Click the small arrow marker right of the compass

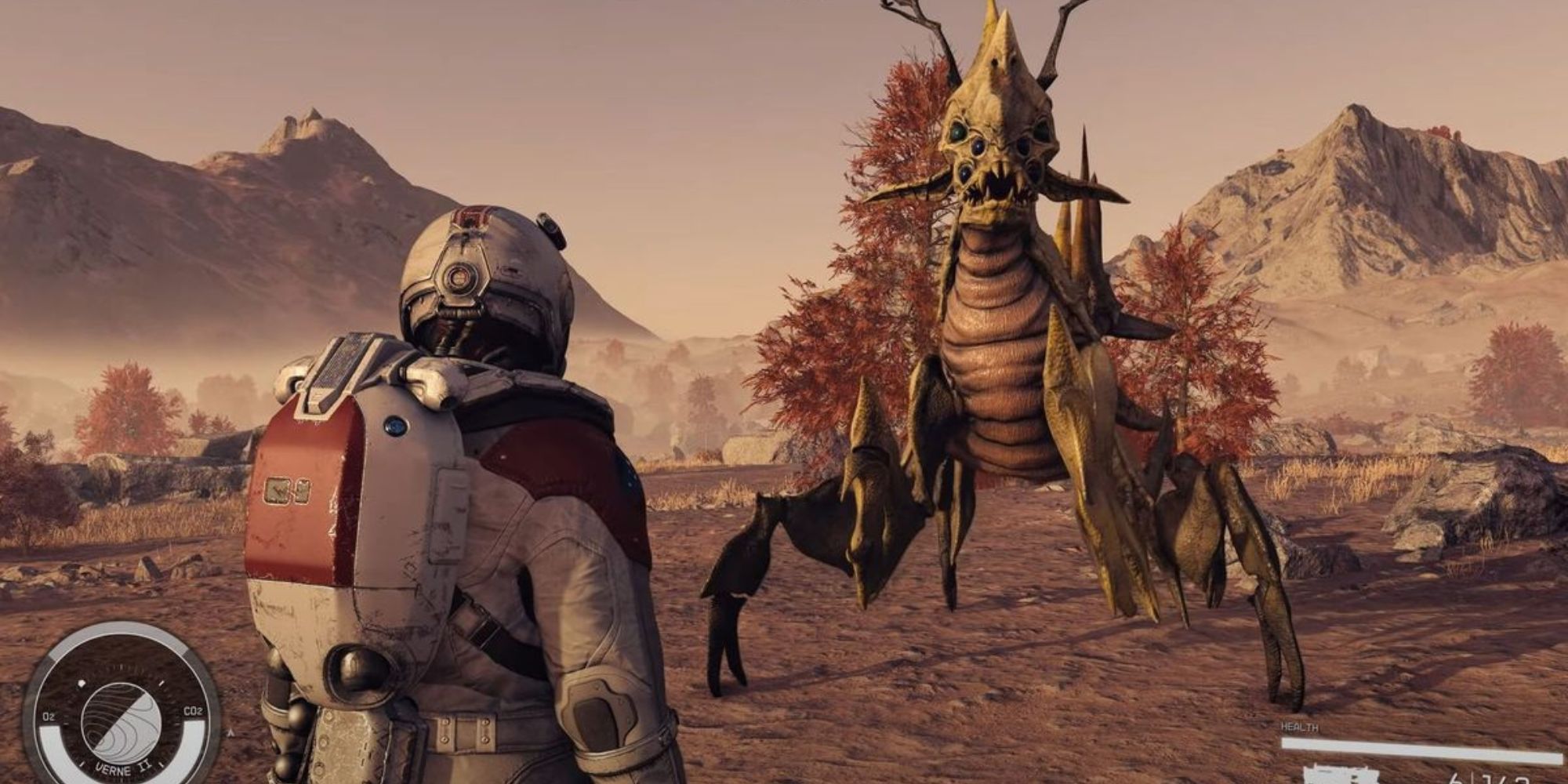pyautogui.click(x=231, y=733)
